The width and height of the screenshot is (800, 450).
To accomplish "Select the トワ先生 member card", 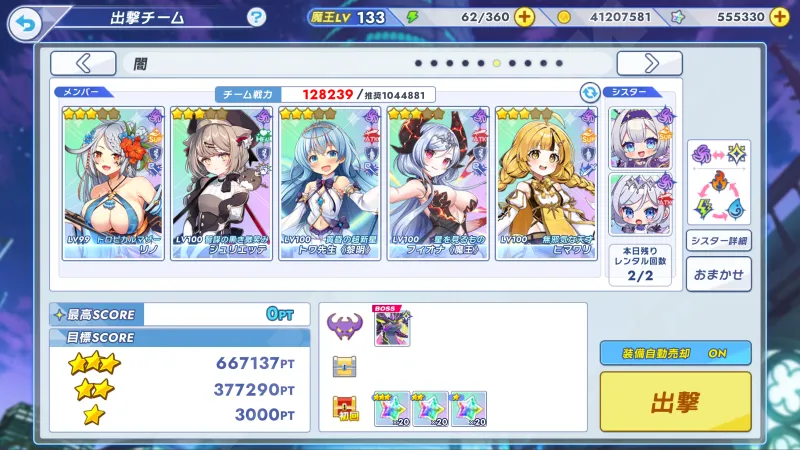I will tap(329, 183).
